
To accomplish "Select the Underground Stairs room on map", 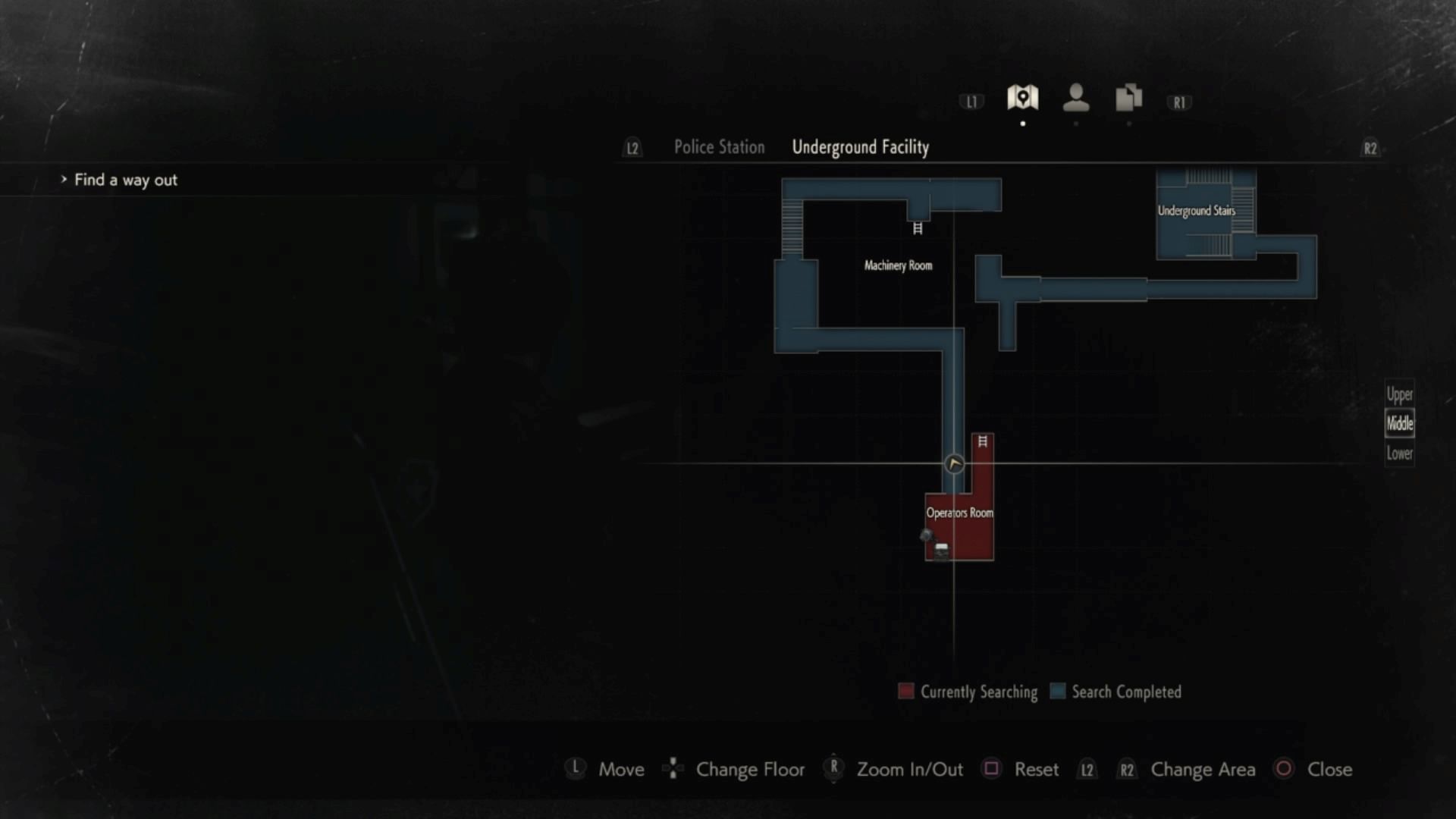I will (x=1196, y=211).
